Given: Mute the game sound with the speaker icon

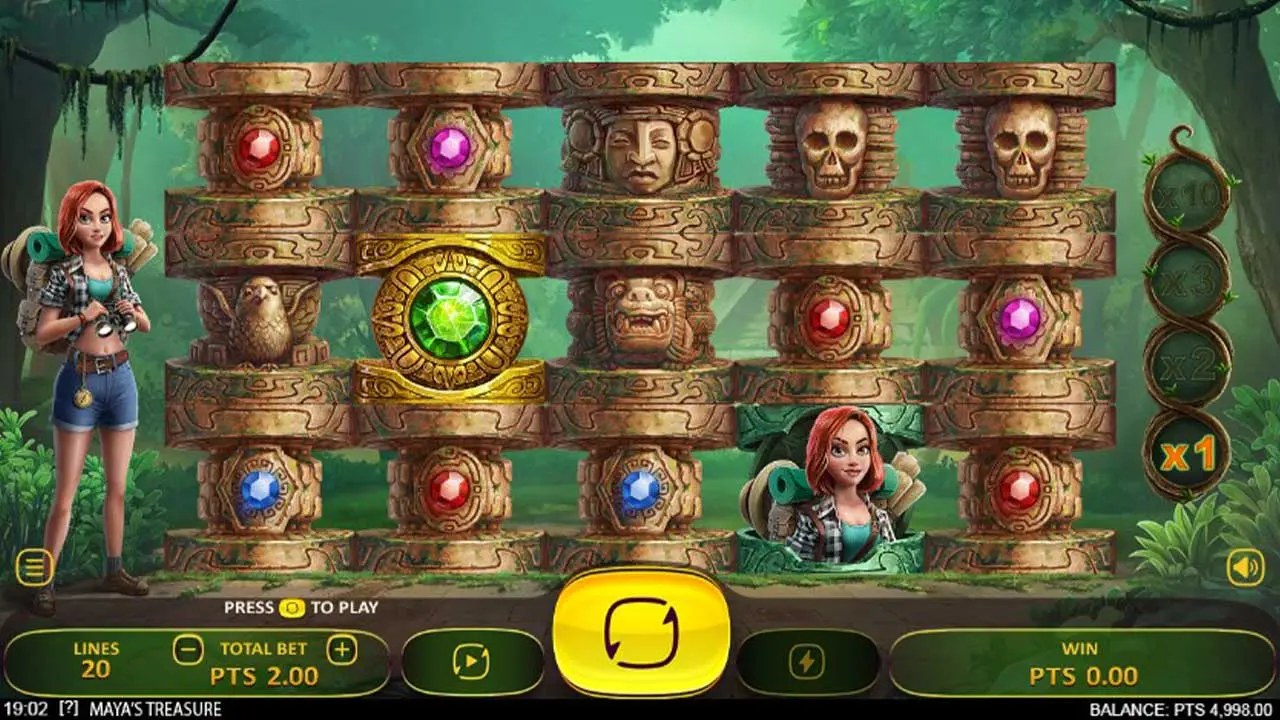Looking at the screenshot, I should click(x=1243, y=566).
